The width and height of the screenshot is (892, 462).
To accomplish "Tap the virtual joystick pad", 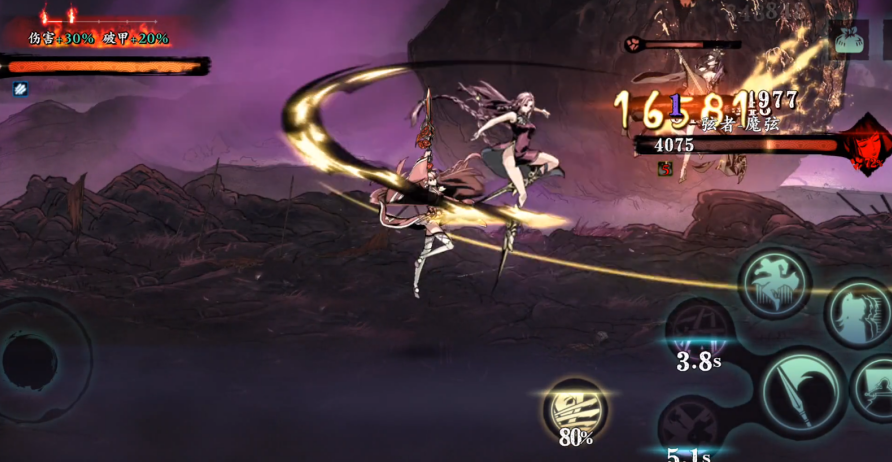I will pos(32,360).
